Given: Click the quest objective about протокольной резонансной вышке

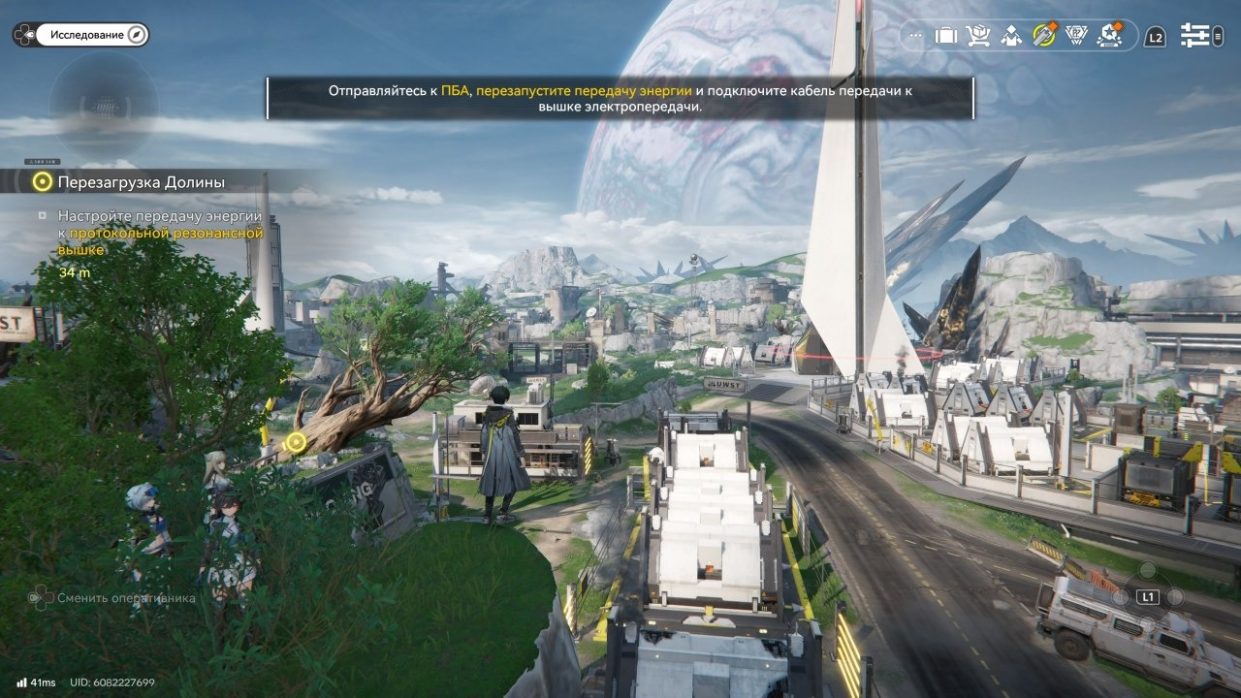Looking at the screenshot, I should click(x=160, y=232).
